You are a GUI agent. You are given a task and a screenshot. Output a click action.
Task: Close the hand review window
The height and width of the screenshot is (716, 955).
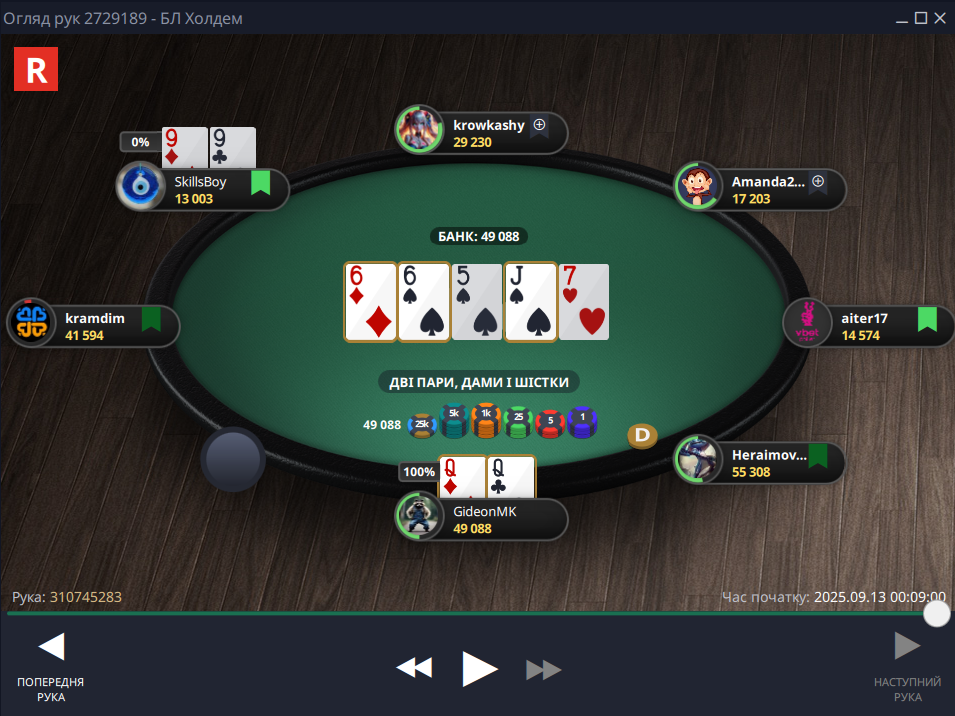tap(941, 18)
